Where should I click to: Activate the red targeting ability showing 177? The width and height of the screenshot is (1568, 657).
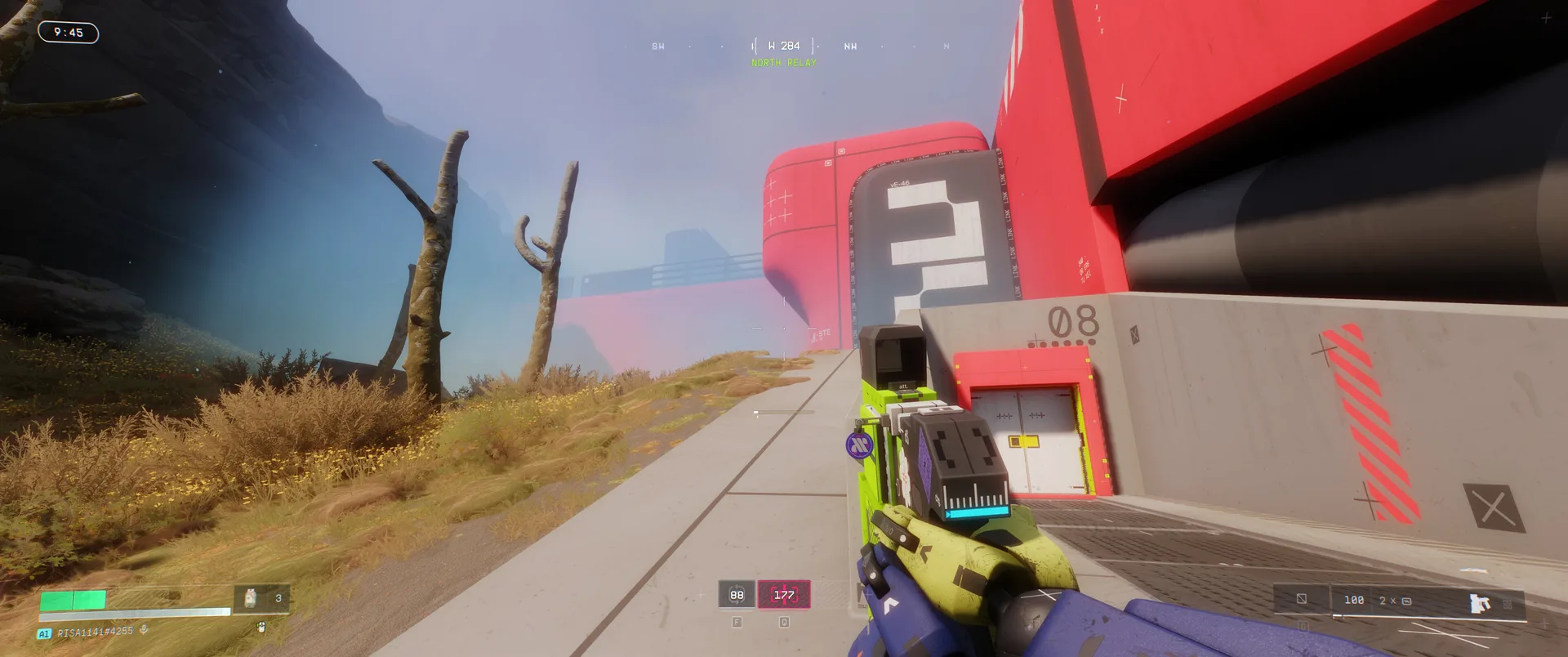[x=784, y=595]
